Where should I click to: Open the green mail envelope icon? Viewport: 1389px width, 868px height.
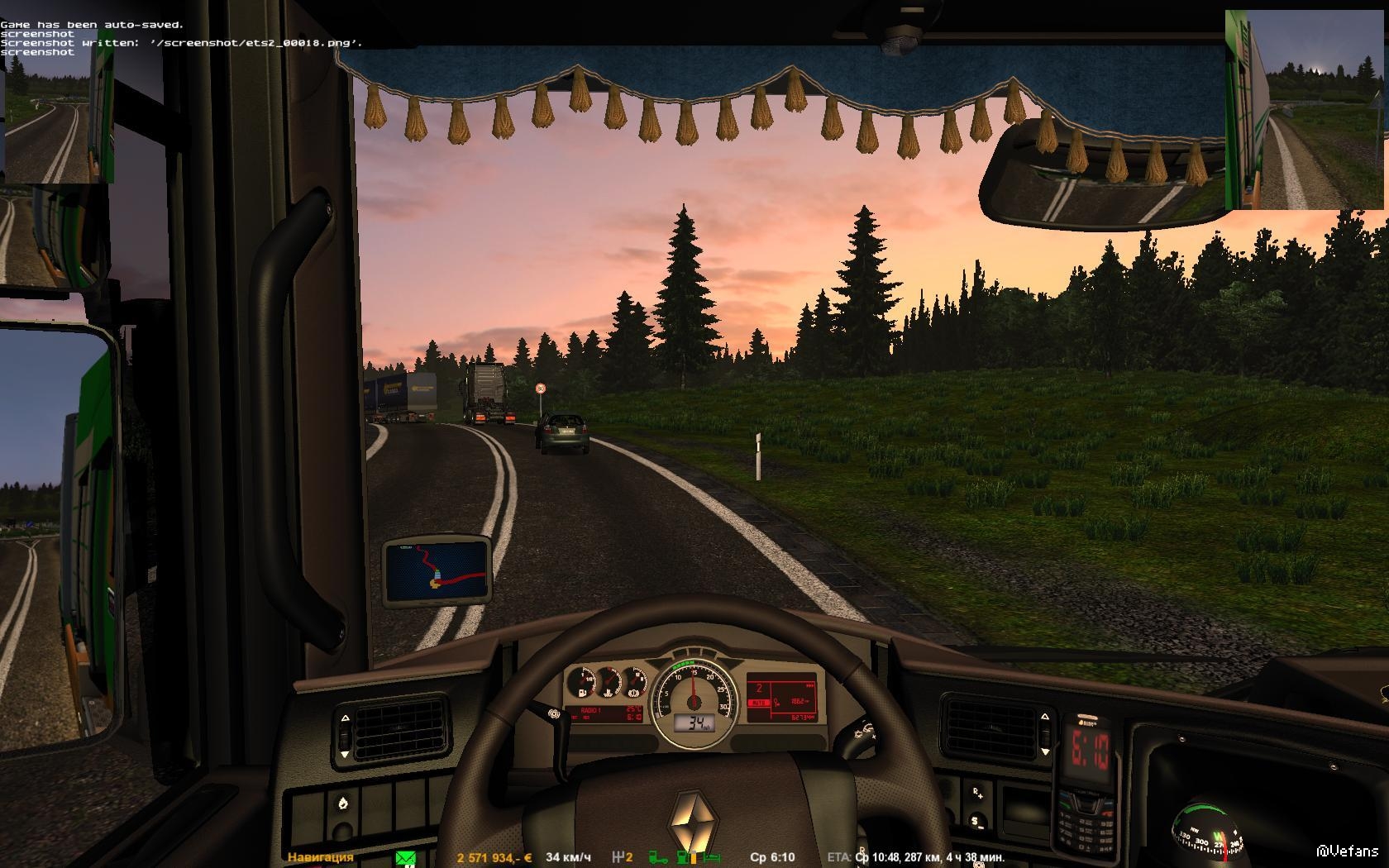405,858
